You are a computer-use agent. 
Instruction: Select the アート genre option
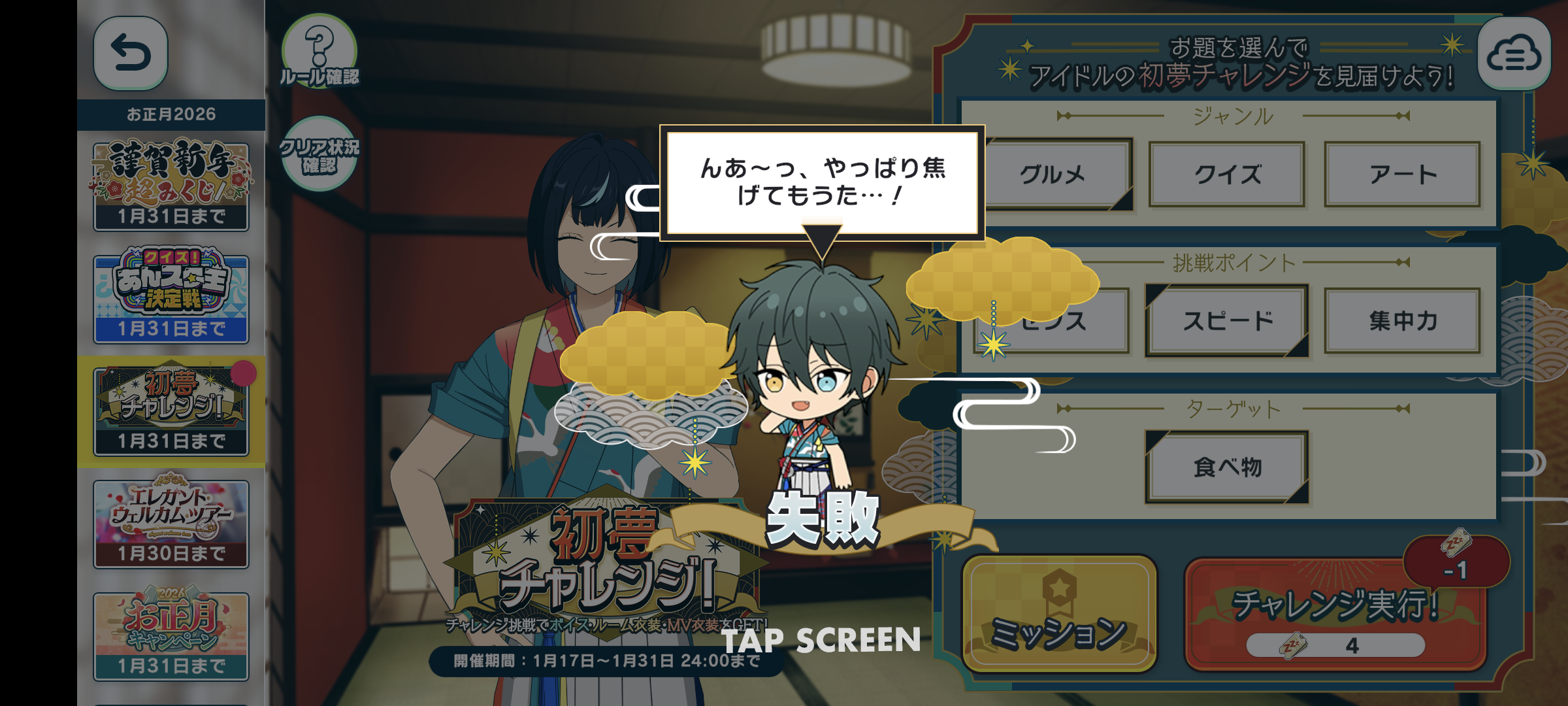pyautogui.click(x=1403, y=175)
